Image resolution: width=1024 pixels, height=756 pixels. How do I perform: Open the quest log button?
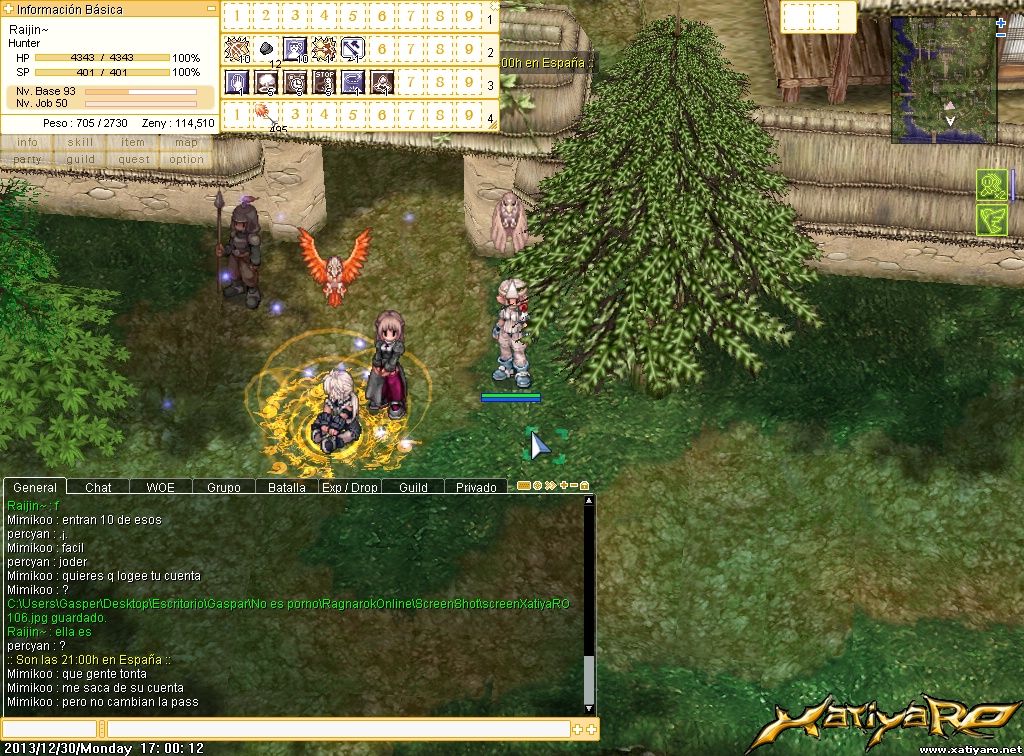pos(133,159)
